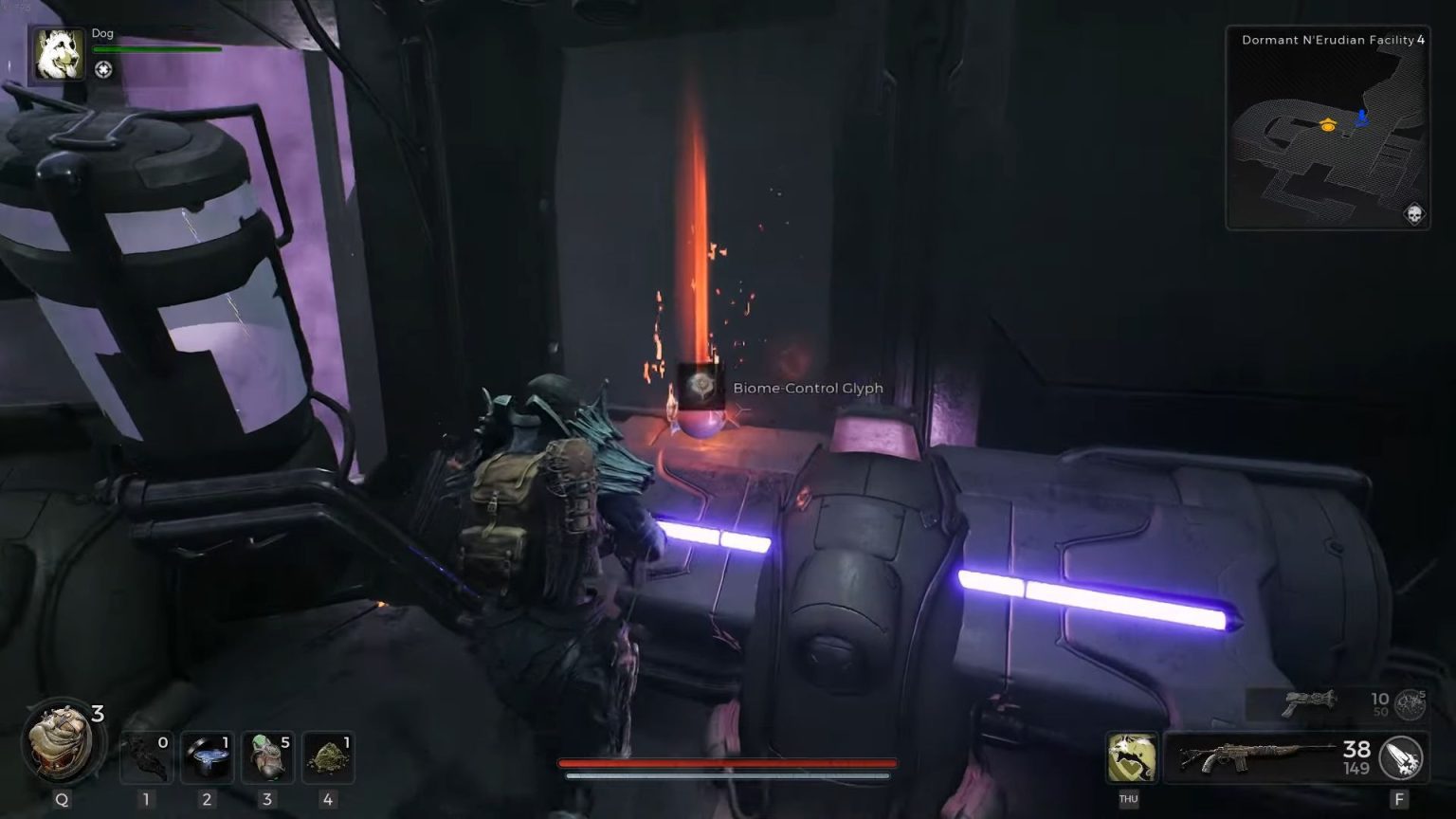Screen dimensions: 1456x819
Task: Click the yellow player marker on the minimap
Action: 1328,124
